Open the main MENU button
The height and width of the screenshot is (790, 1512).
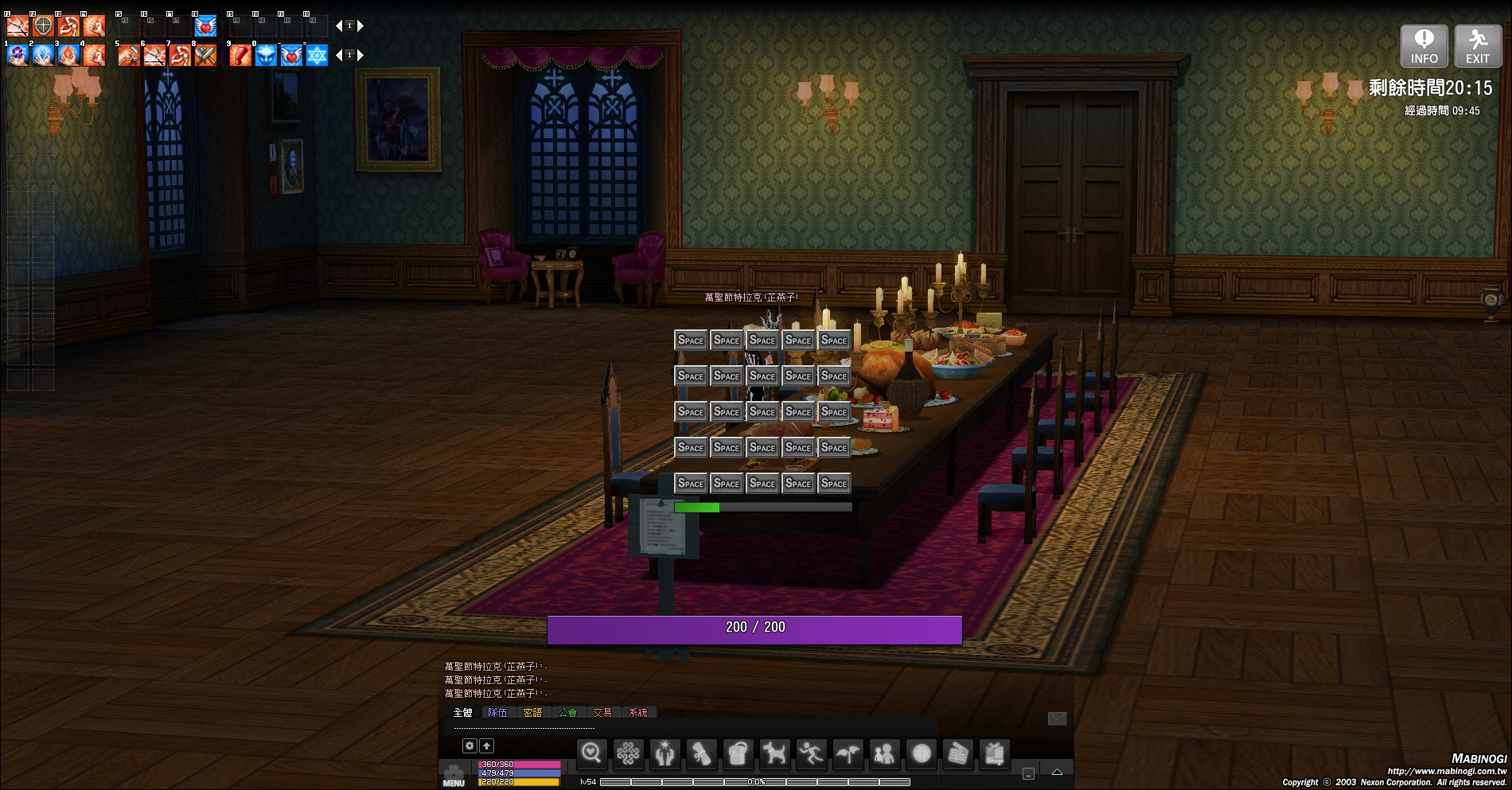(x=454, y=775)
